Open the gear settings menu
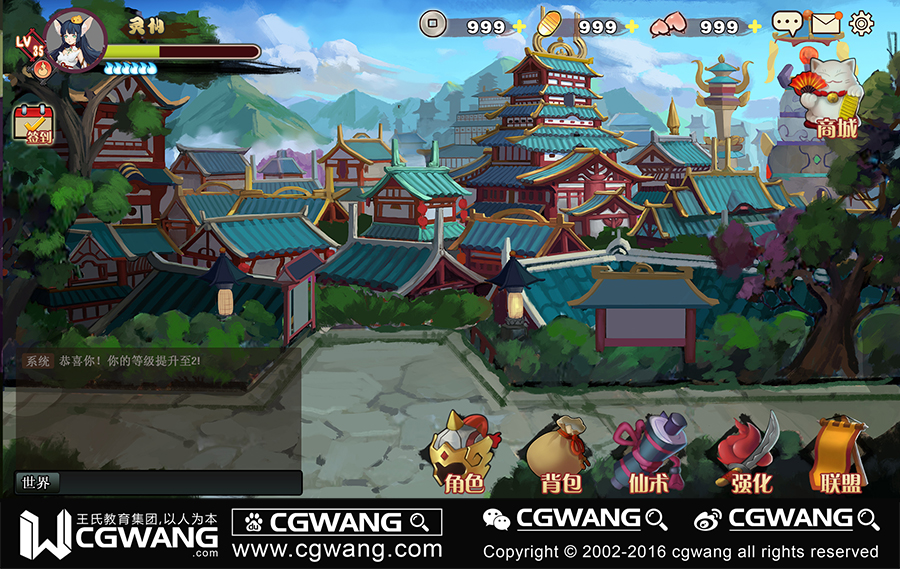The width and height of the screenshot is (900, 569). click(x=861, y=22)
